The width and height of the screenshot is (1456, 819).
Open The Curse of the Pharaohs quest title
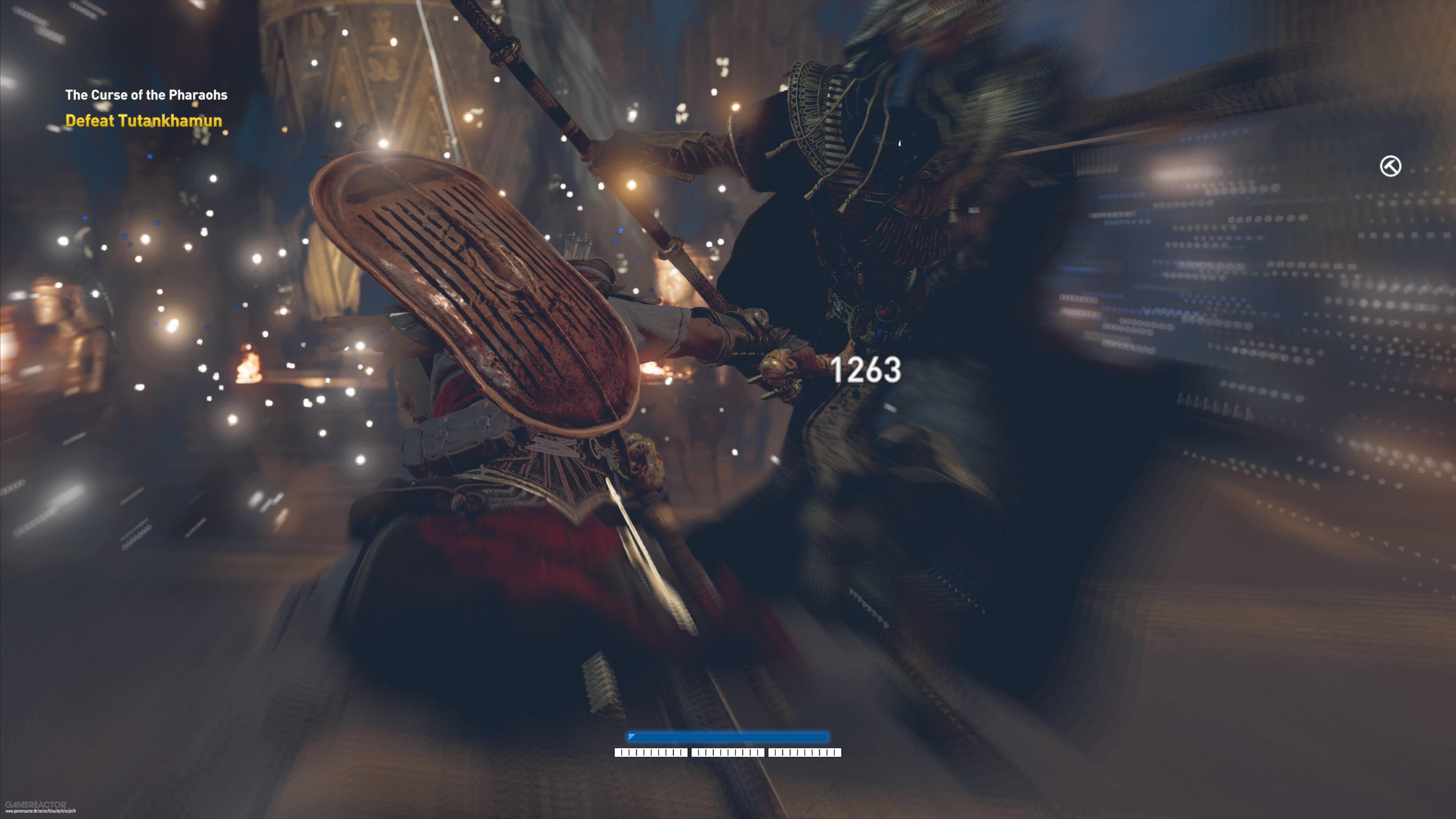(x=146, y=95)
